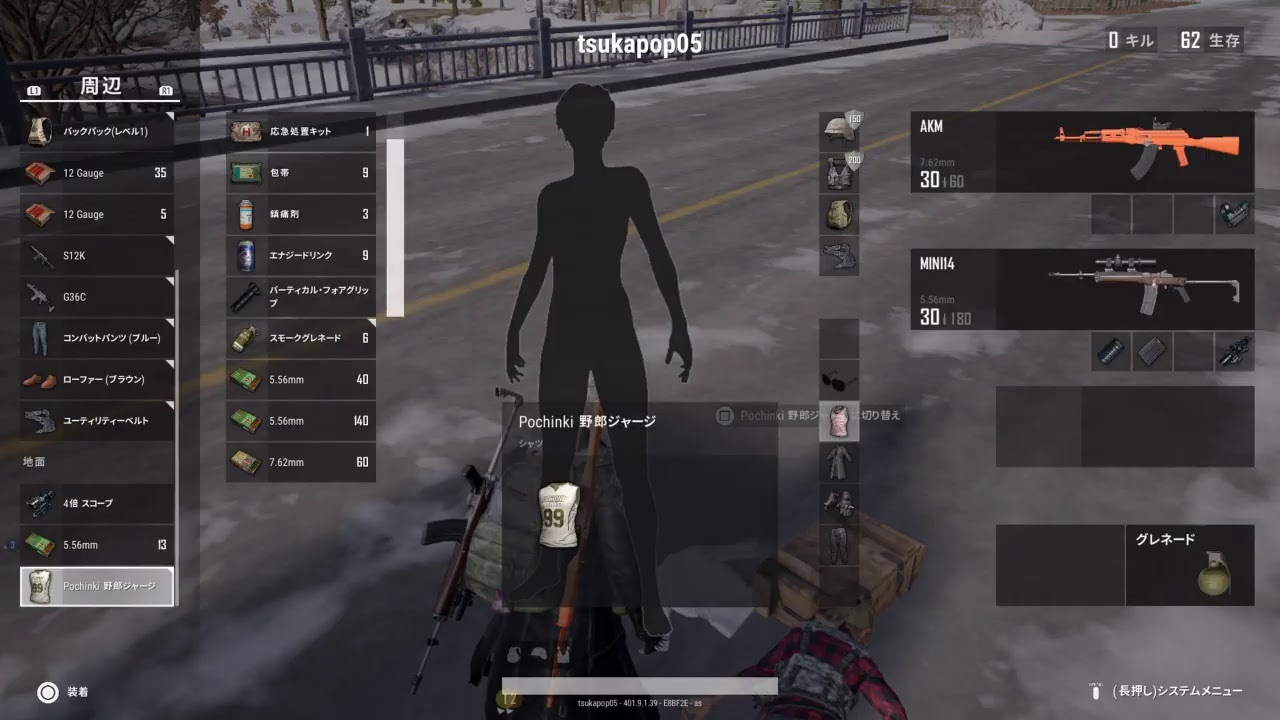Select the backpack slot on character panel

tap(838, 215)
